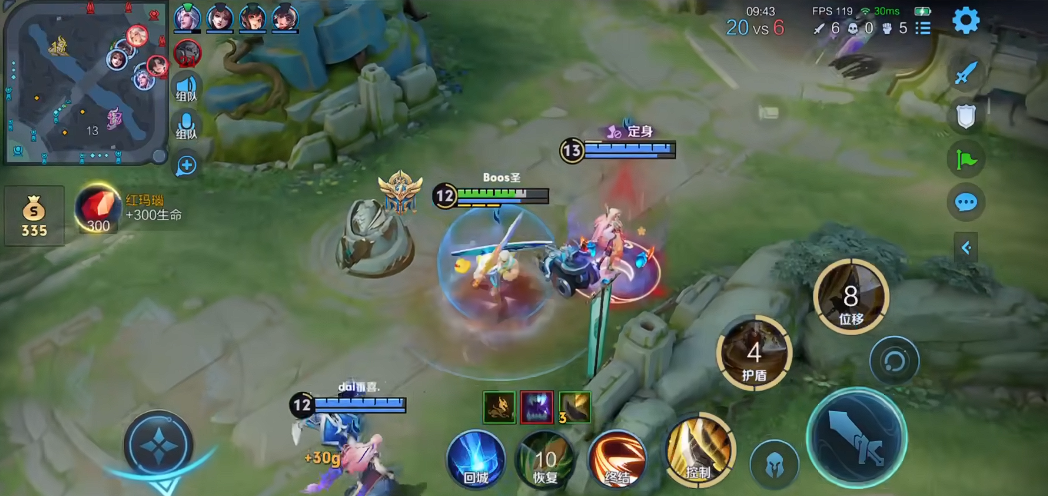Open the scoreboard list icon
This screenshot has width=1048, height=496.
[923, 28]
